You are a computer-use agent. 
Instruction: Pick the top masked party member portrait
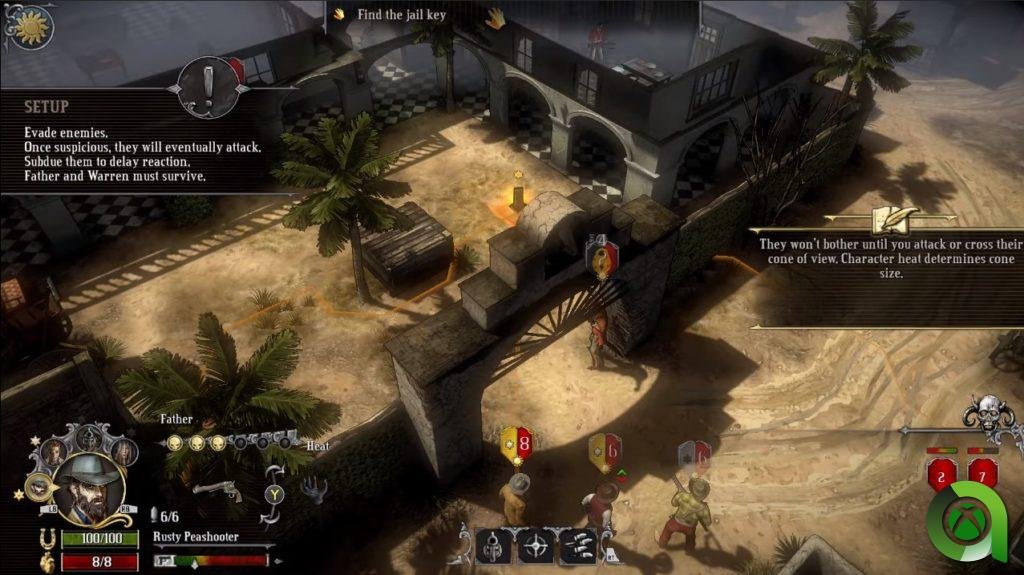click(88, 436)
